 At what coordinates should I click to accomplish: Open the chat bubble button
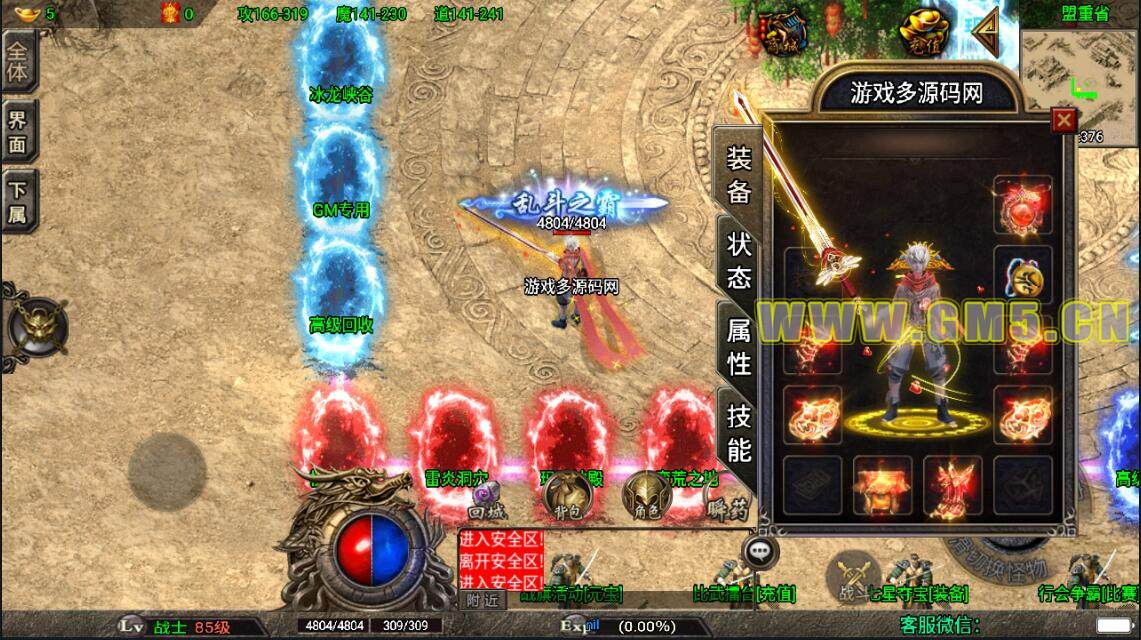pos(762,549)
